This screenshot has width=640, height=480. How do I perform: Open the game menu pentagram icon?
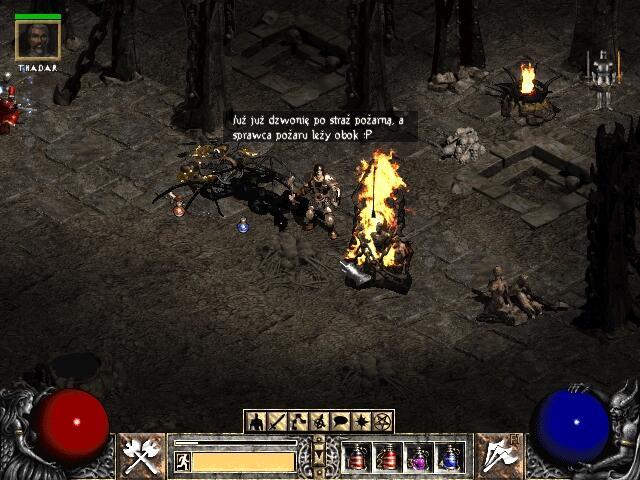coord(382,422)
